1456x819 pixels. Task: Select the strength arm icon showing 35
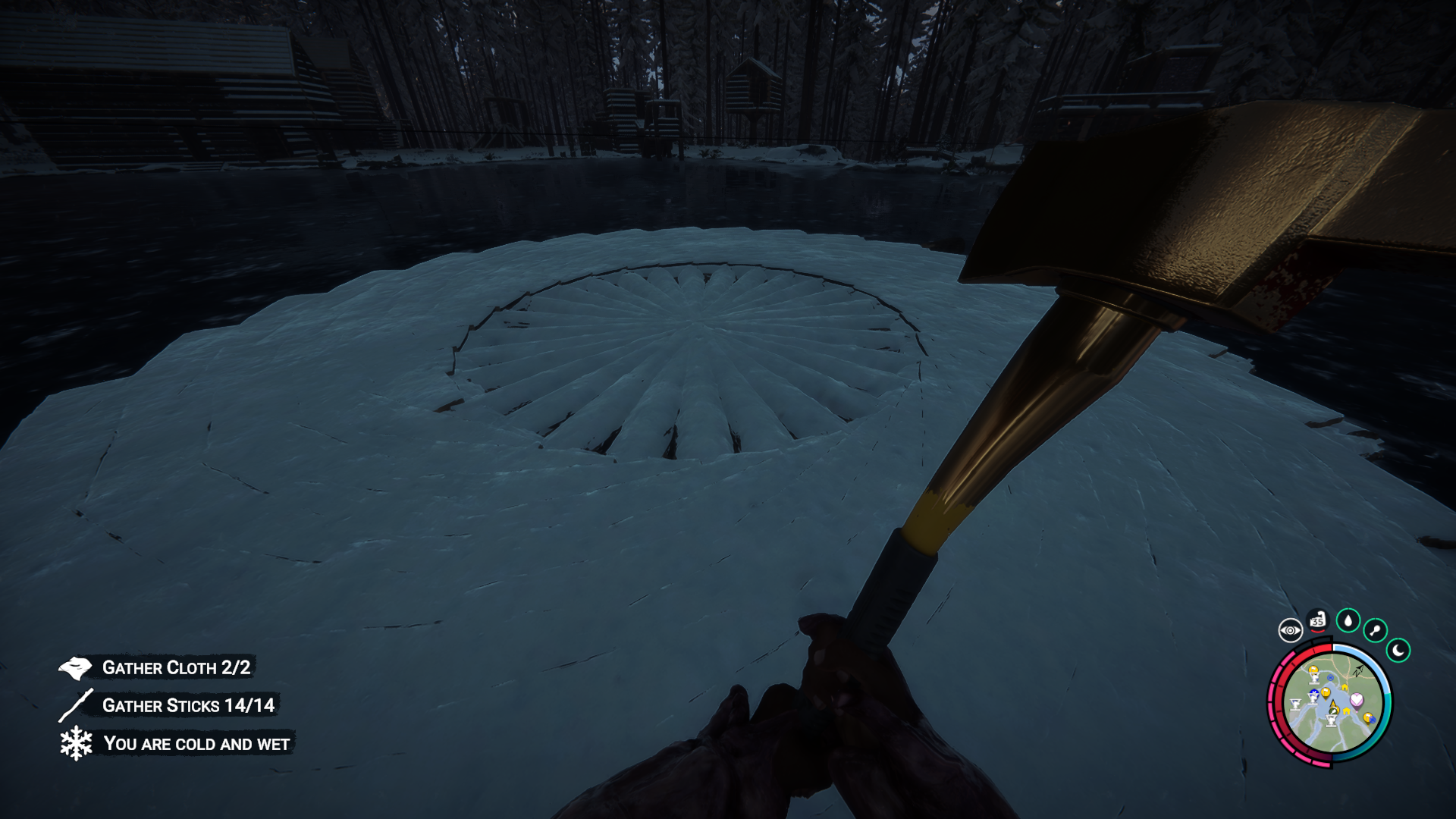[1318, 620]
